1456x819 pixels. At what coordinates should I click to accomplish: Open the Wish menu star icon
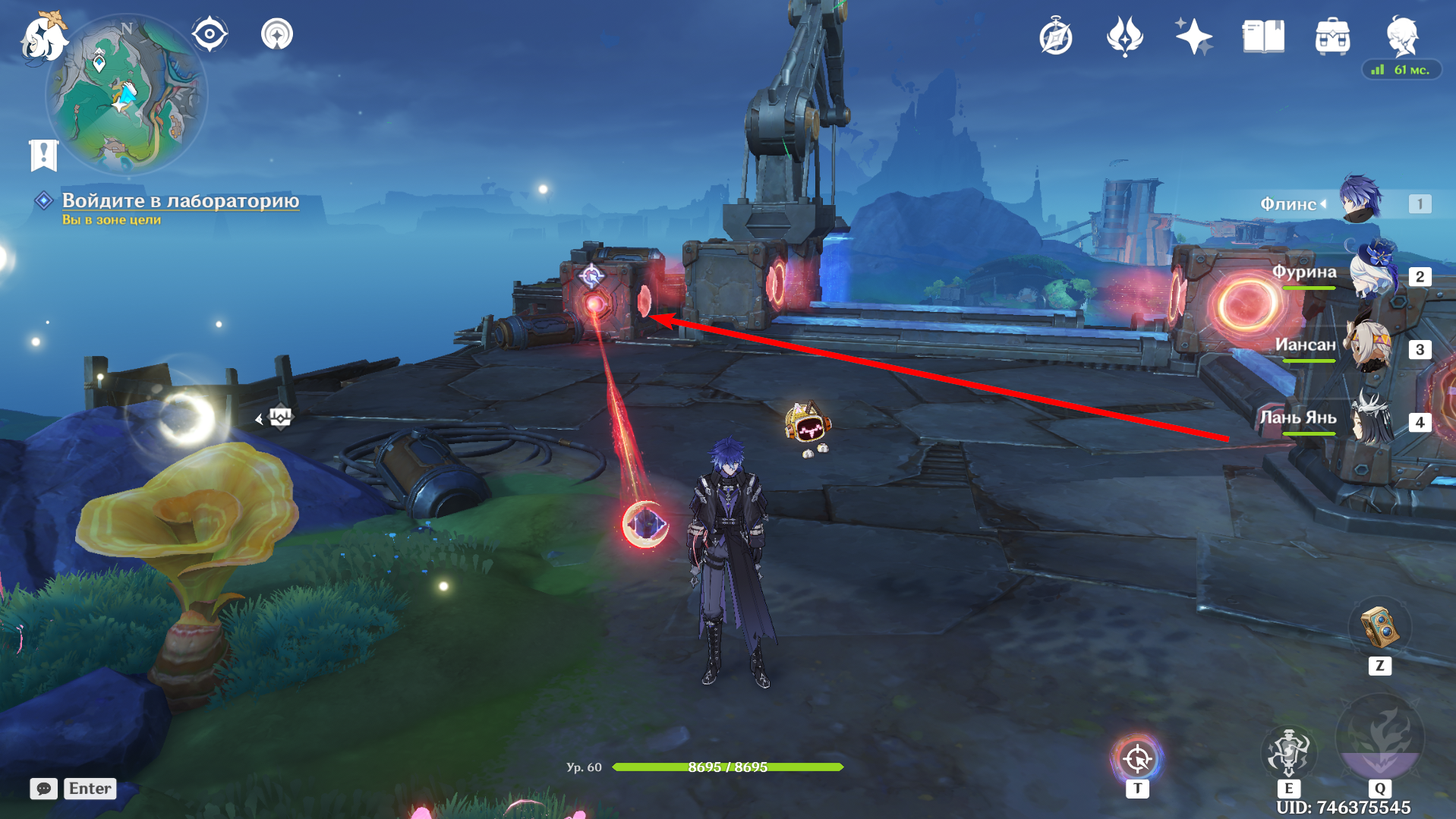(1193, 35)
